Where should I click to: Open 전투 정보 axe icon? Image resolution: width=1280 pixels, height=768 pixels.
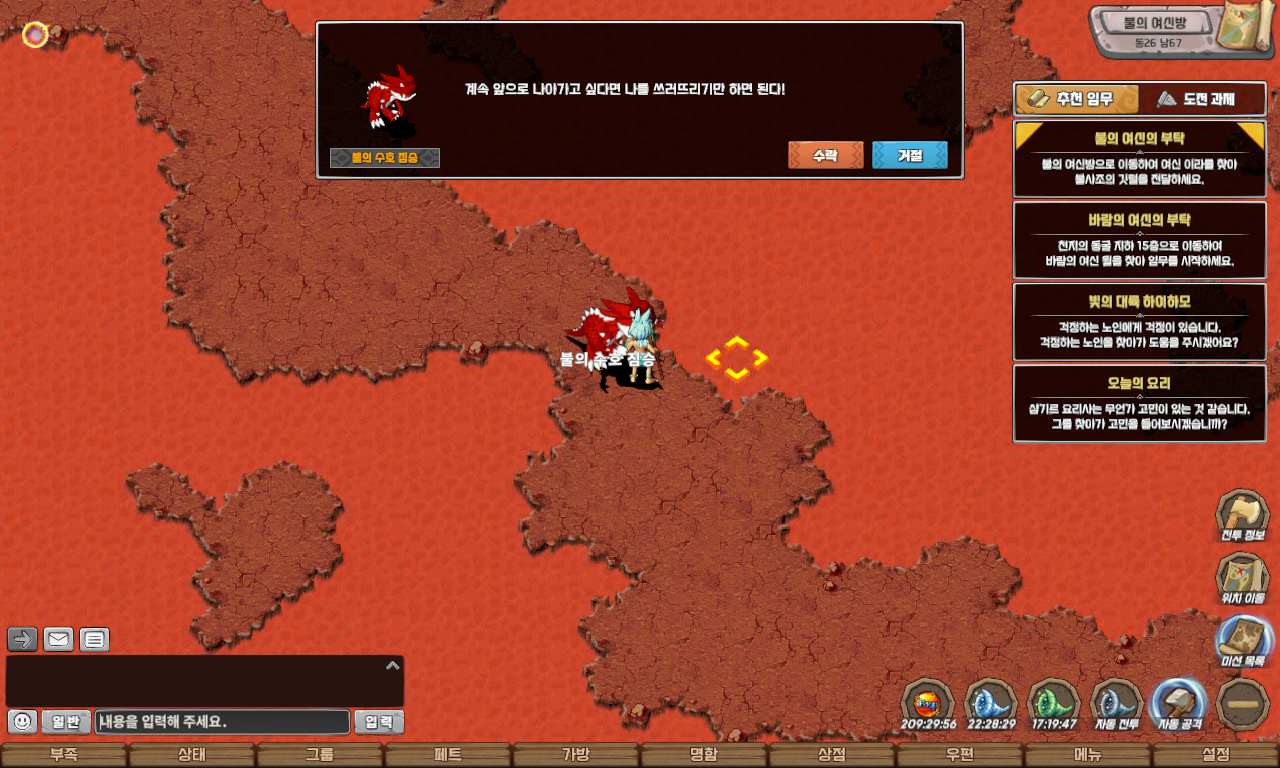[x=1242, y=514]
